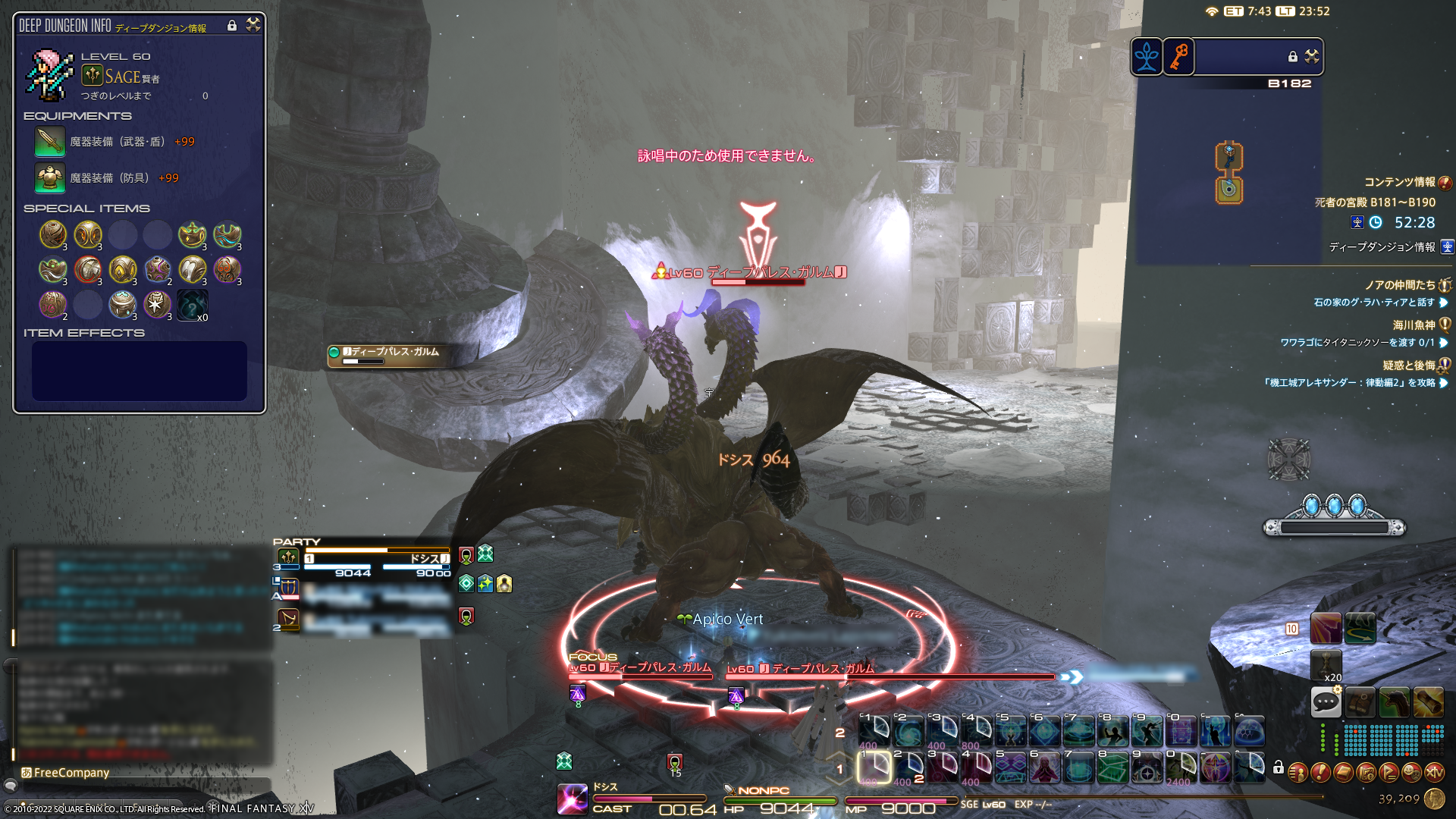Close the Deep Dungeon Info panel
This screenshot has height=819, width=1456.
(x=253, y=25)
